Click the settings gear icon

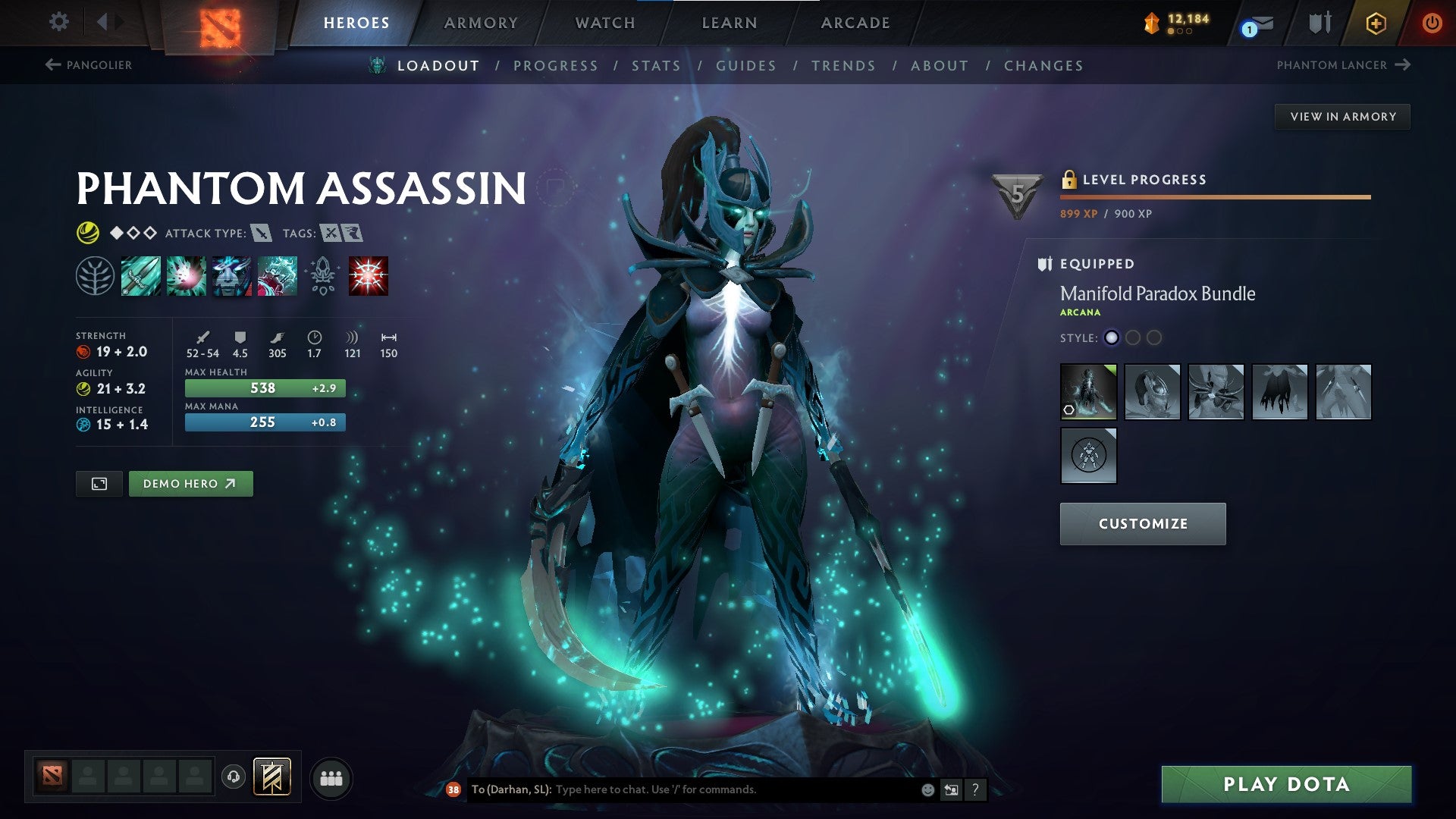click(58, 22)
